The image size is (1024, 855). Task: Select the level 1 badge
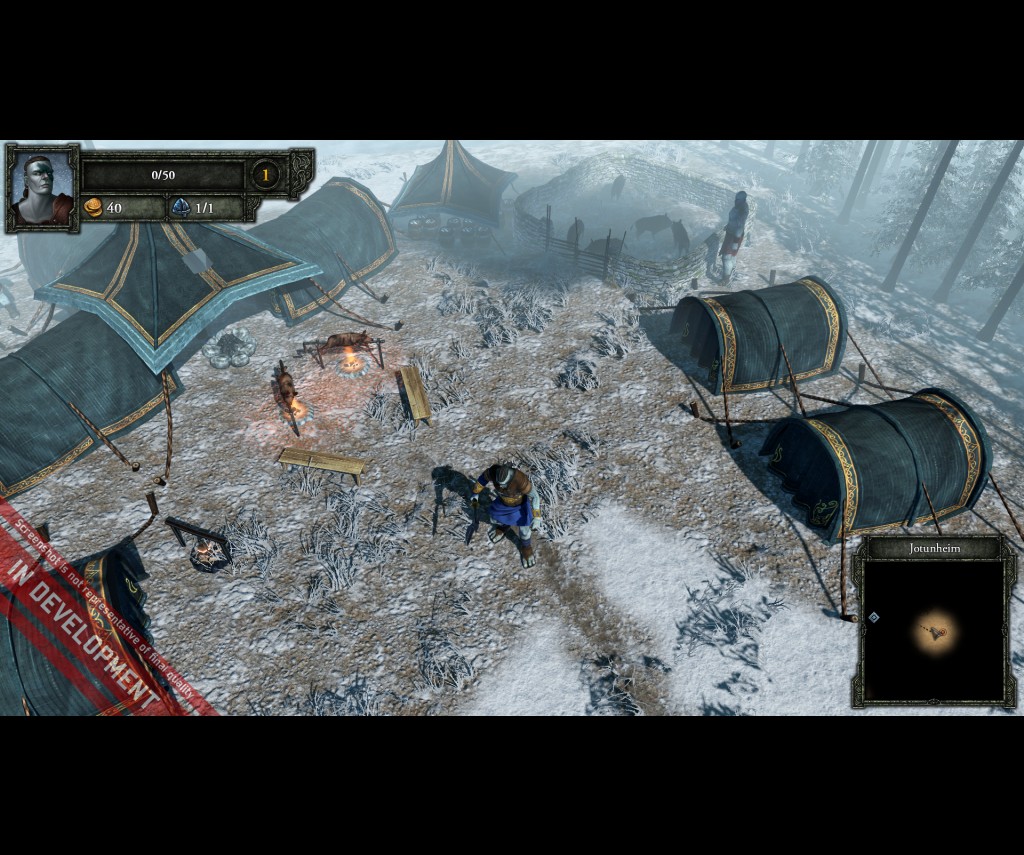click(x=265, y=175)
